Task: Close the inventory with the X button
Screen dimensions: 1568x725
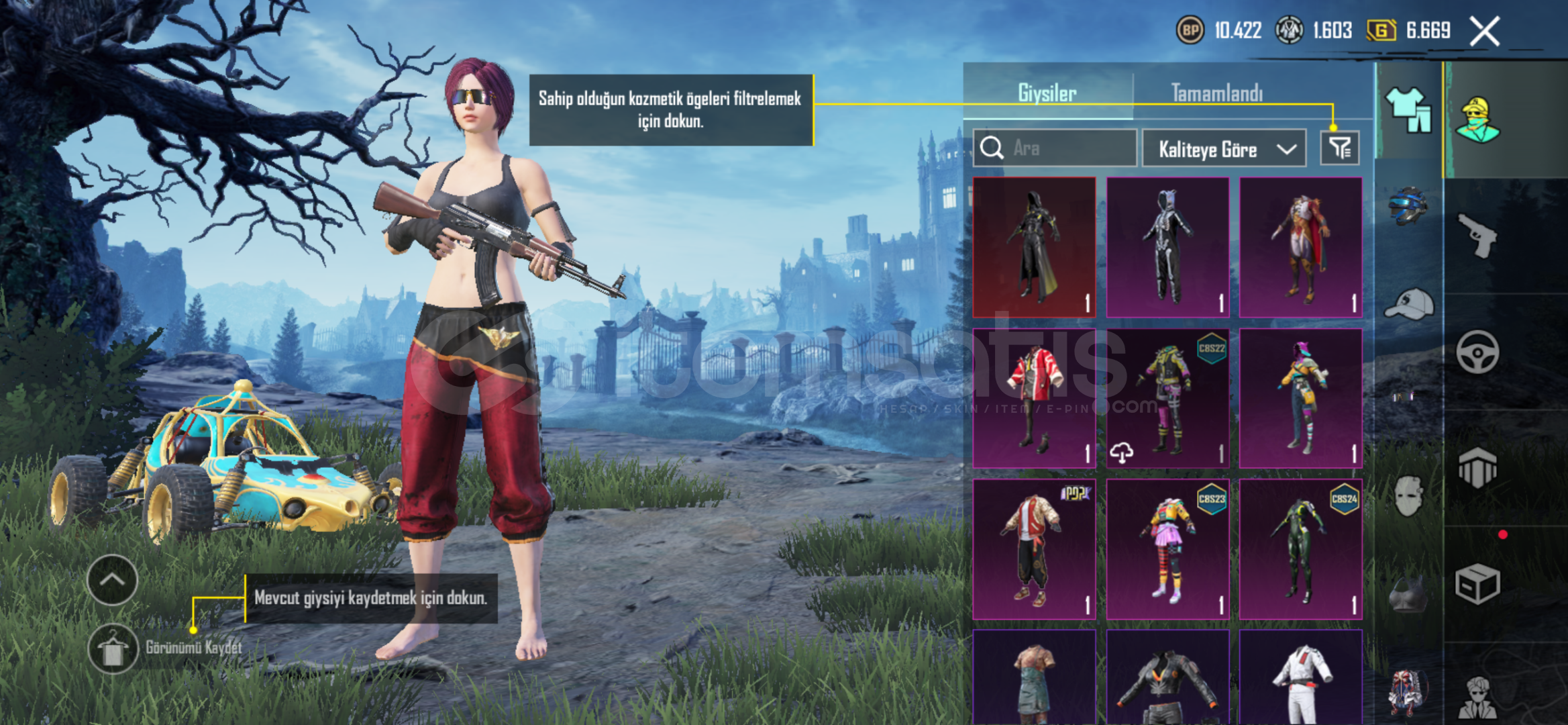Action: [1484, 31]
